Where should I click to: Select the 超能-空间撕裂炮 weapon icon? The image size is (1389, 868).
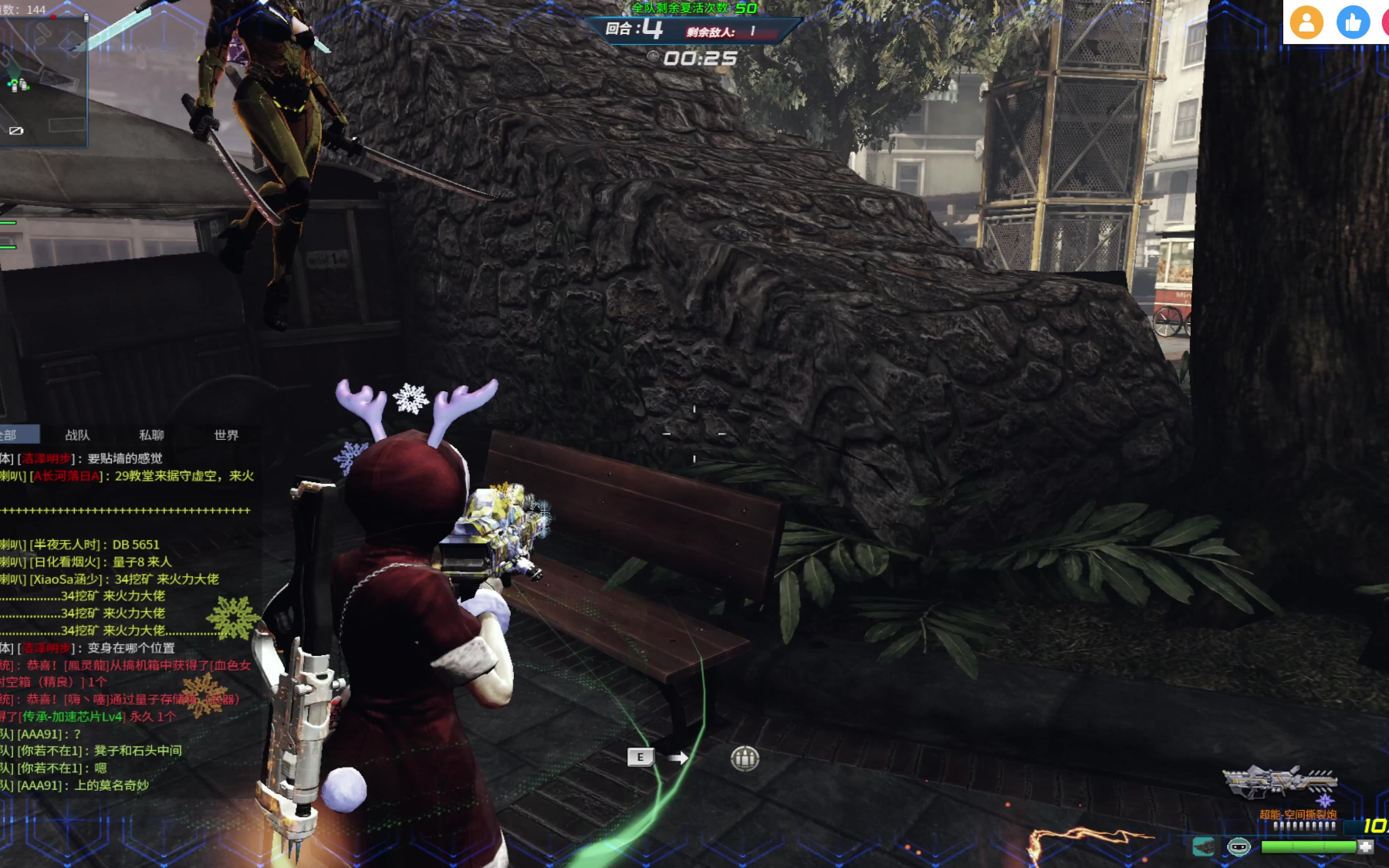[1280, 782]
